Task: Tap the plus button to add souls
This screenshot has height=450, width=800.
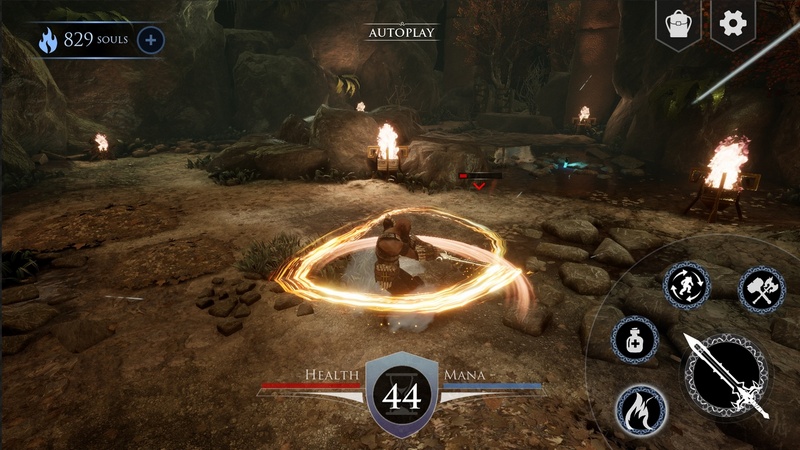Action: coord(151,40)
